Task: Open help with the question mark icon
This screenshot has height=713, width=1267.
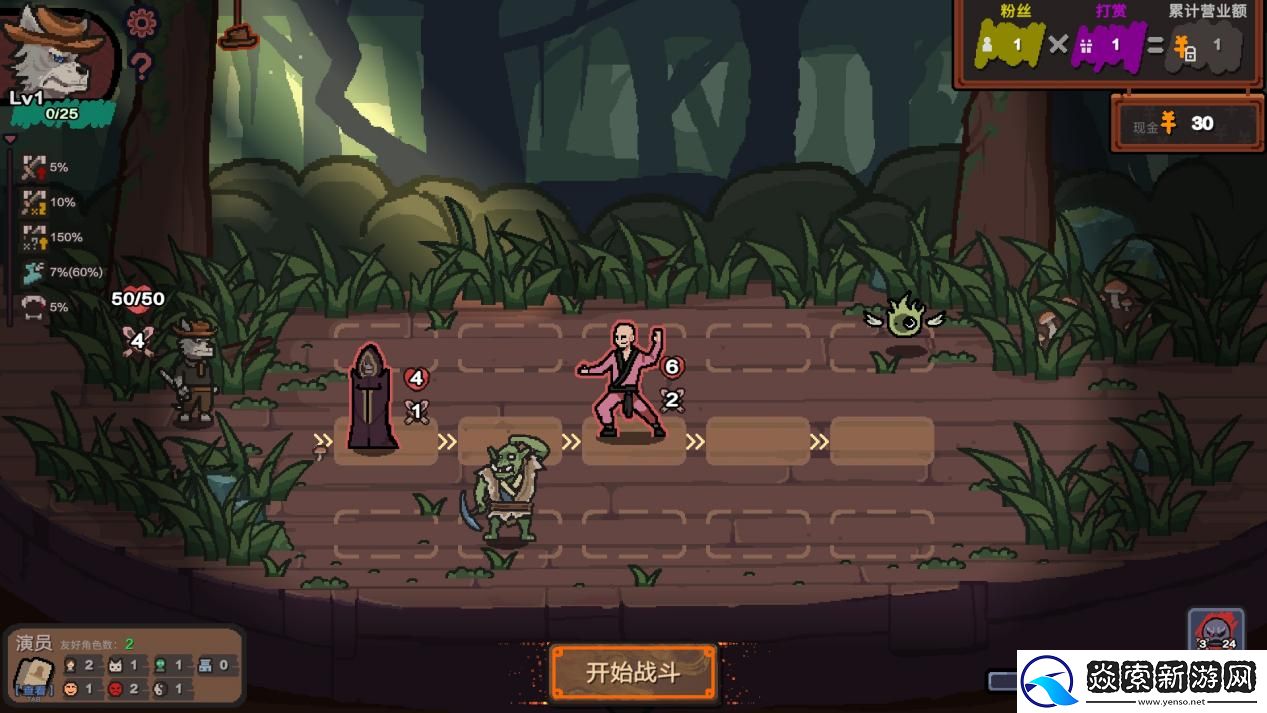Action: click(x=141, y=65)
